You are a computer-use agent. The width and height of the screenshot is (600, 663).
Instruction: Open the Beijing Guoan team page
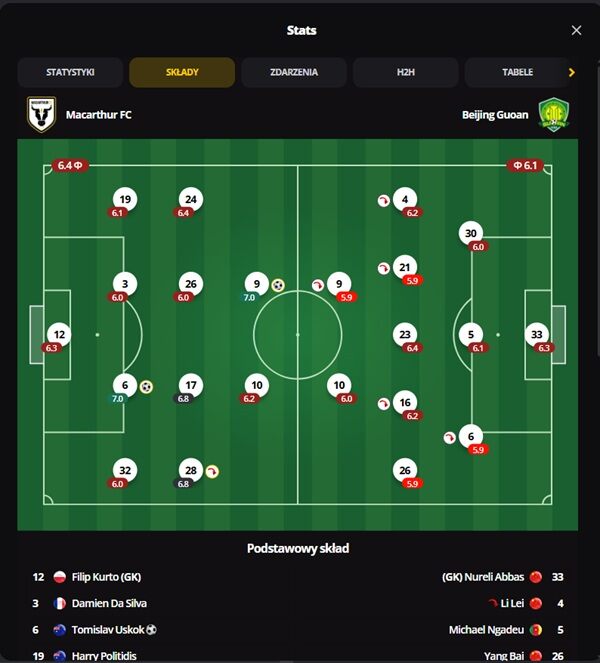[x=496, y=115]
